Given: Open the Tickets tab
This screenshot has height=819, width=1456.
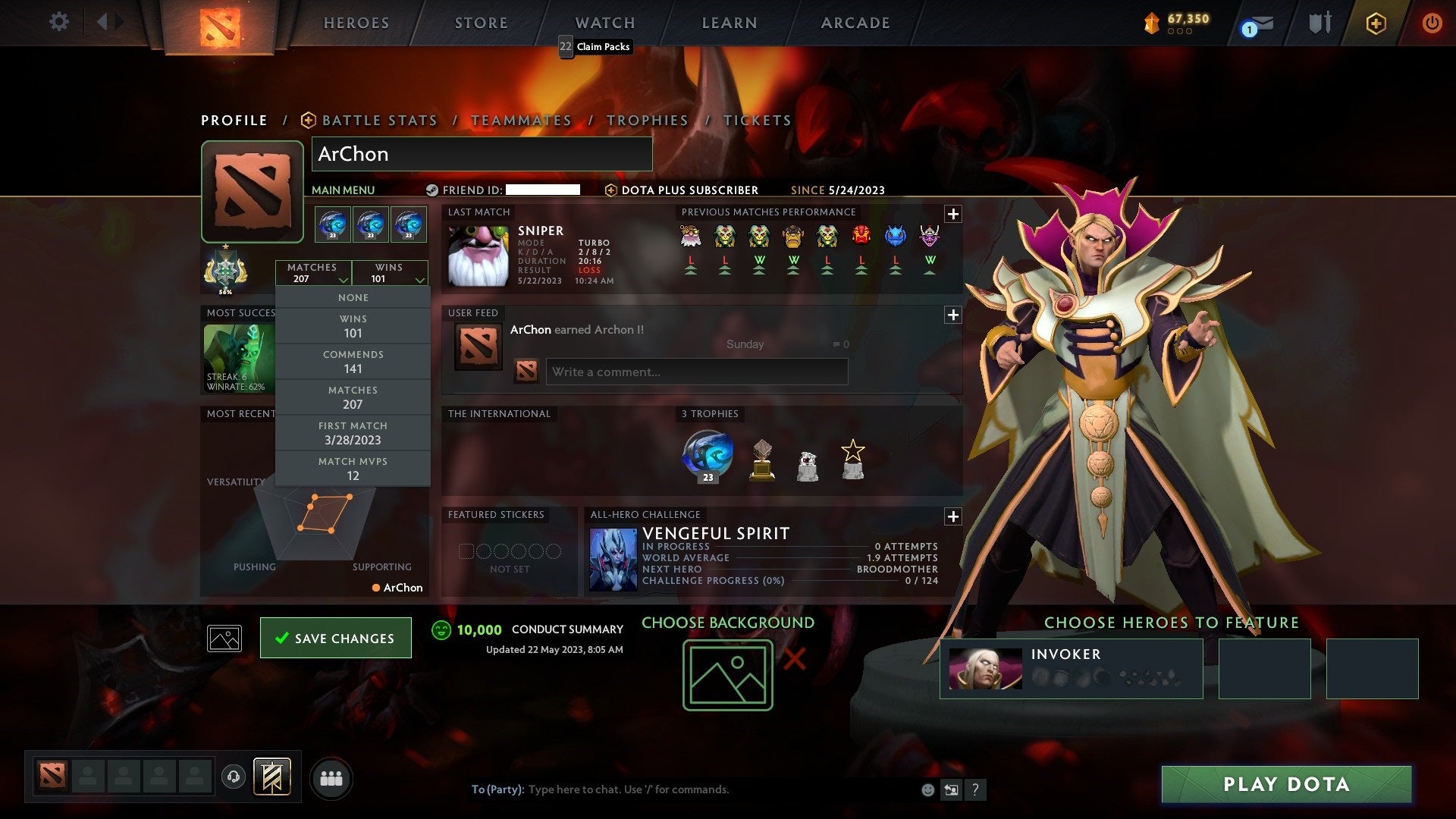Looking at the screenshot, I should [758, 121].
